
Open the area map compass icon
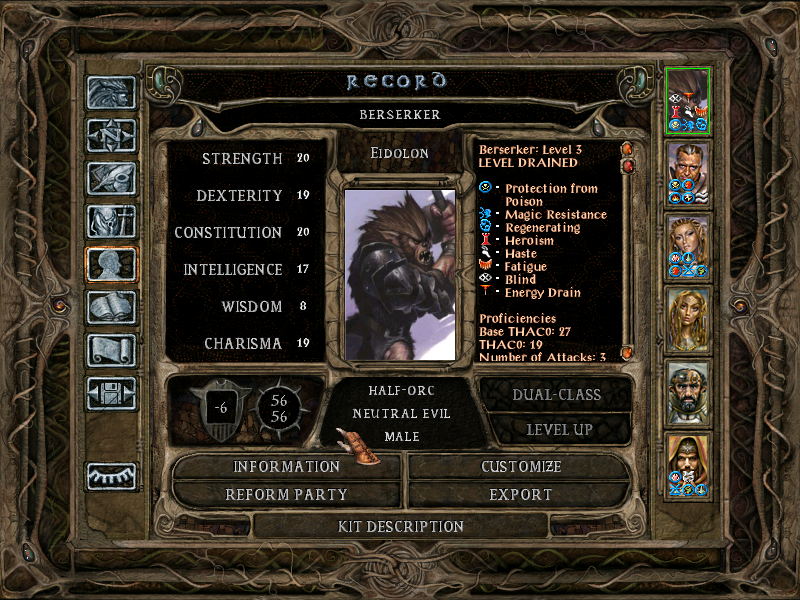pyautogui.click(x=111, y=135)
